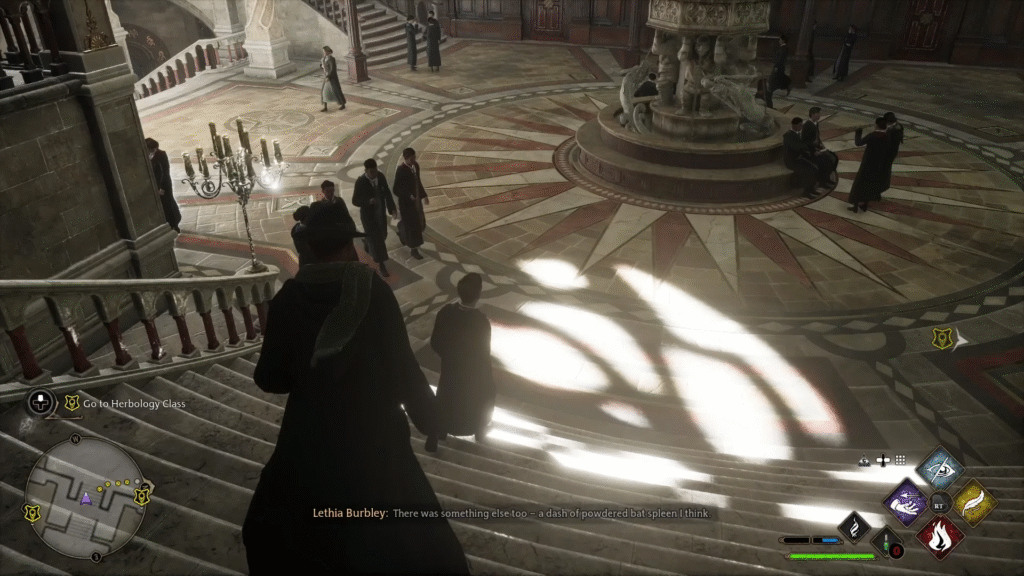This screenshot has height=576, width=1024.
Task: Select the quest marker on minimap's right edge
Action: (143, 495)
